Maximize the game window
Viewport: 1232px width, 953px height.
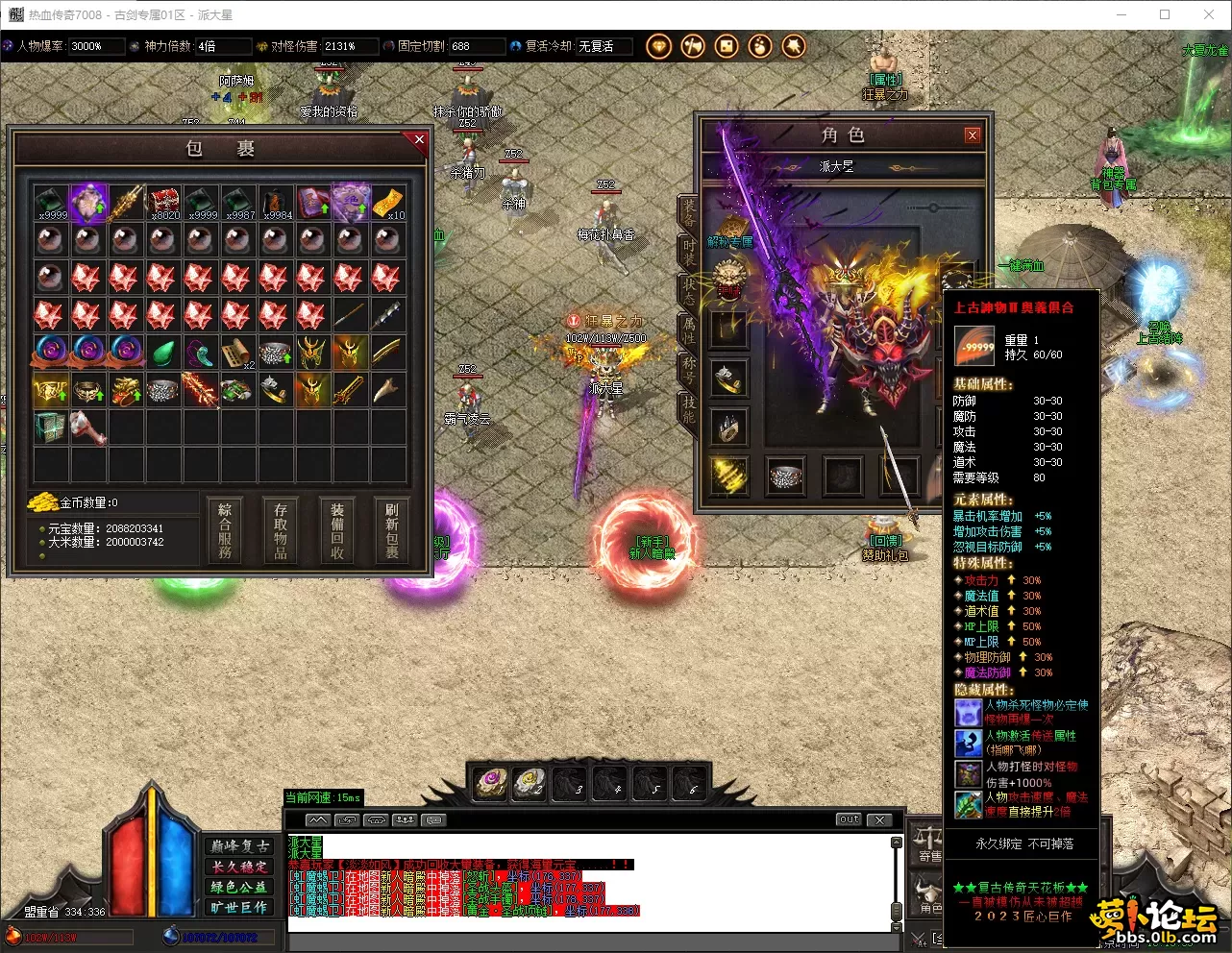1165,14
